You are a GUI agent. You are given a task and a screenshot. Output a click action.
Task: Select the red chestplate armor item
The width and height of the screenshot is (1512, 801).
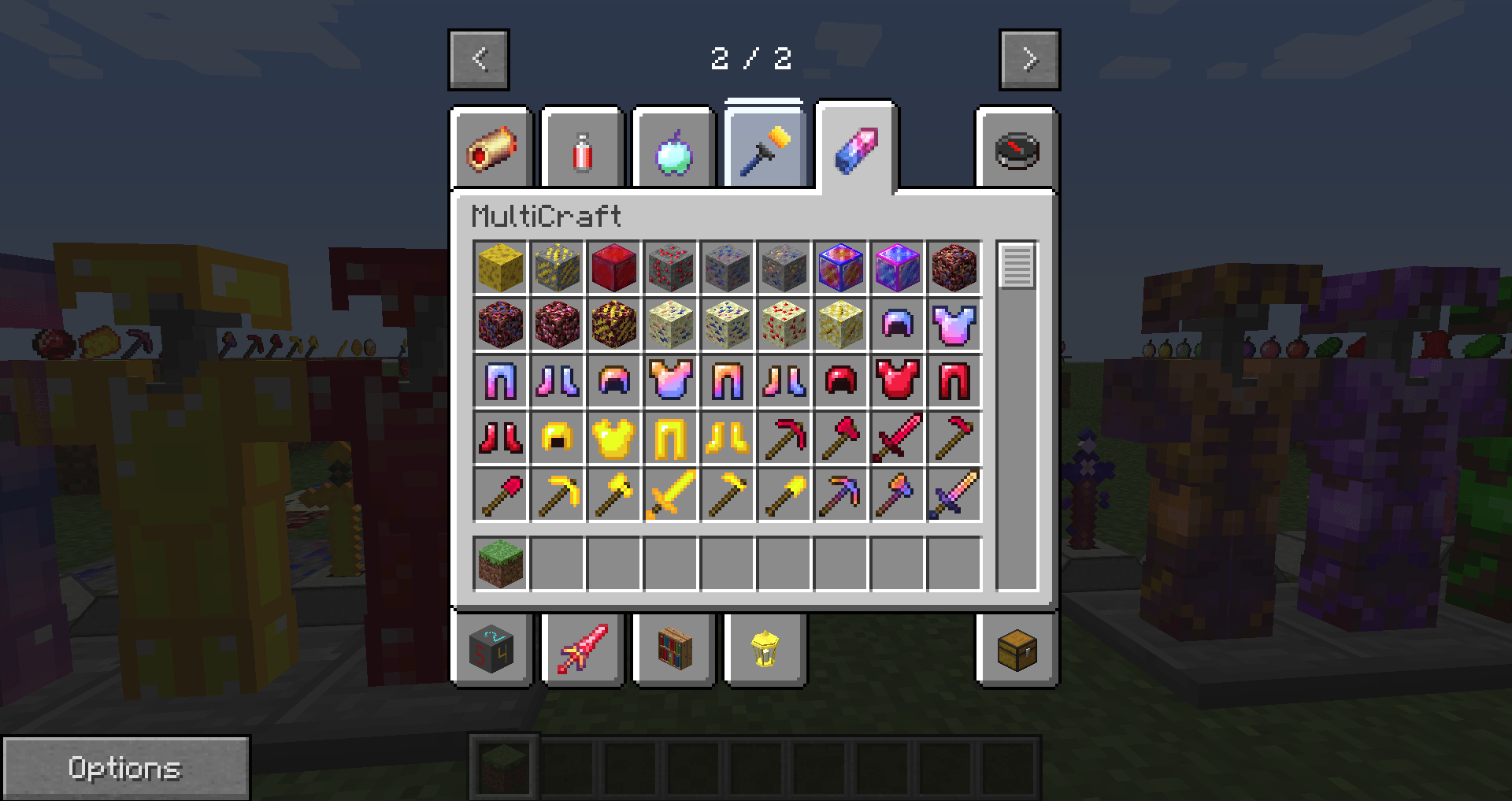tap(898, 382)
